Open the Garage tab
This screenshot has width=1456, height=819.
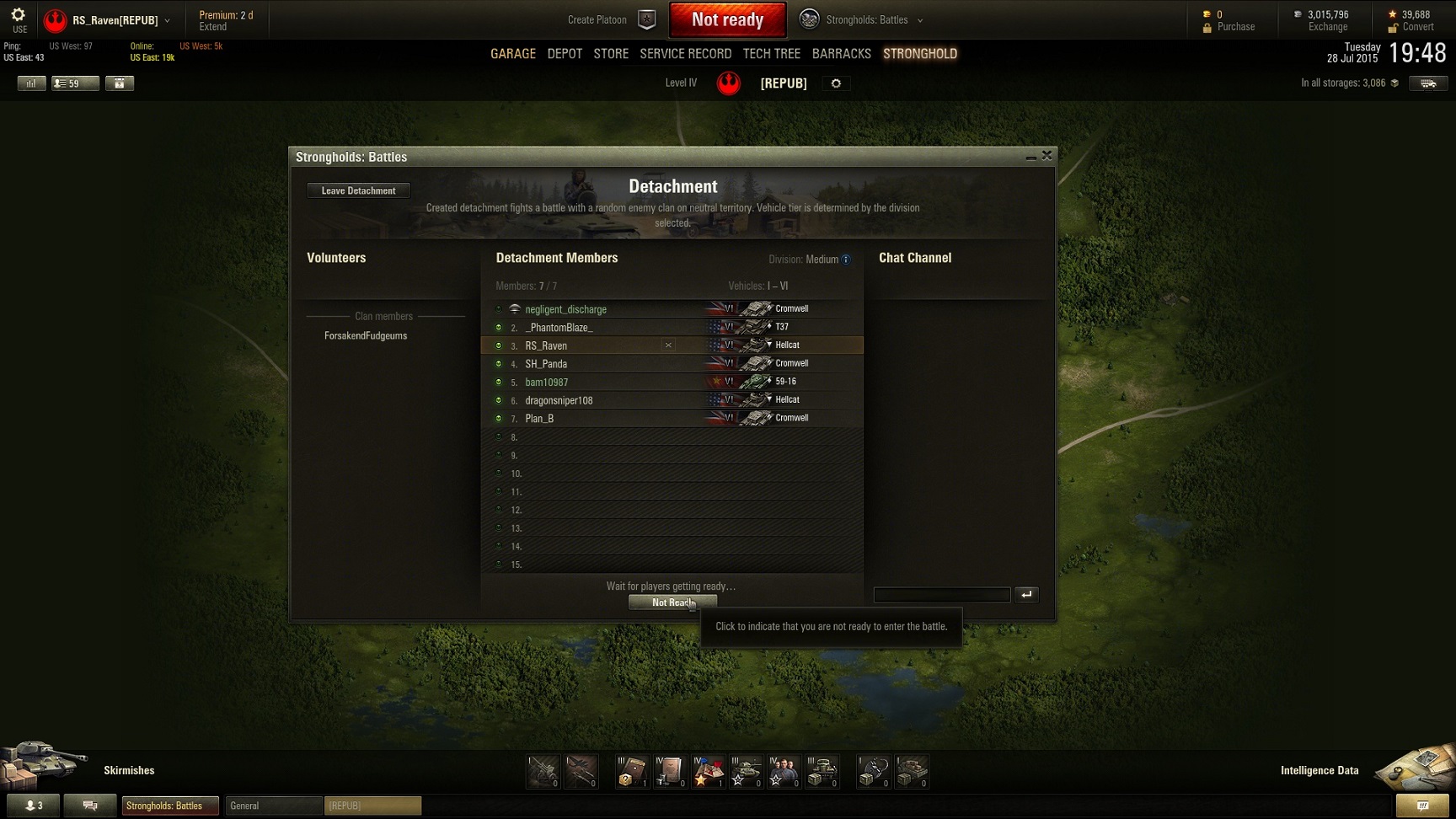[x=513, y=54]
